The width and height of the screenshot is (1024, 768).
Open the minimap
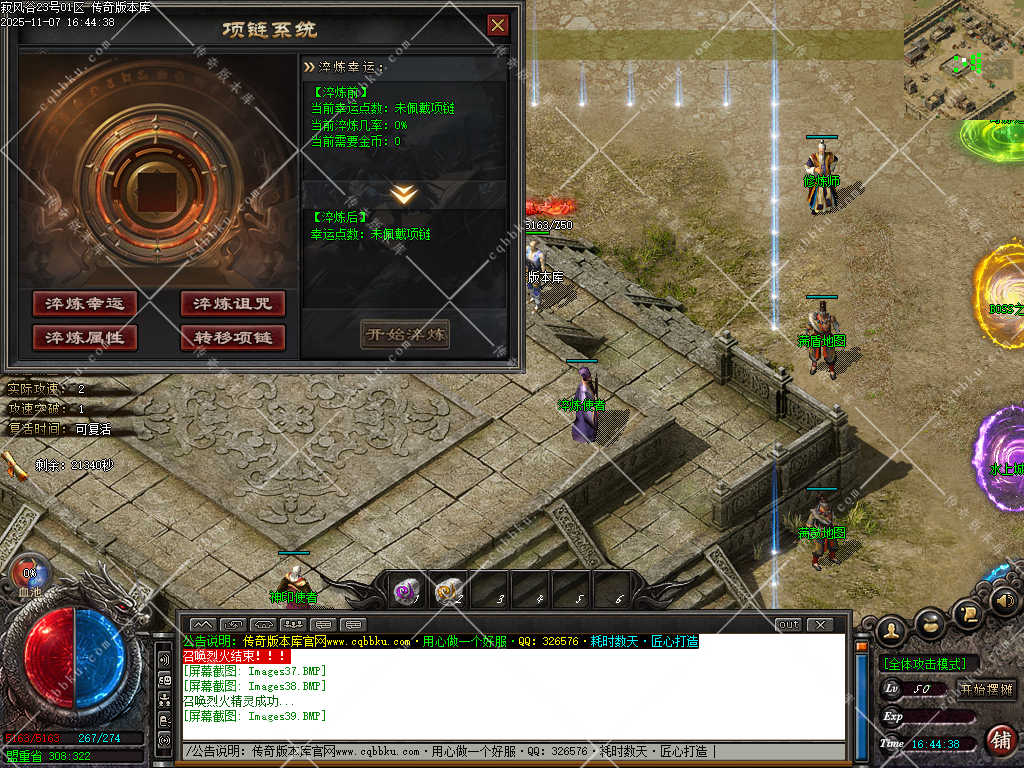tap(964, 60)
